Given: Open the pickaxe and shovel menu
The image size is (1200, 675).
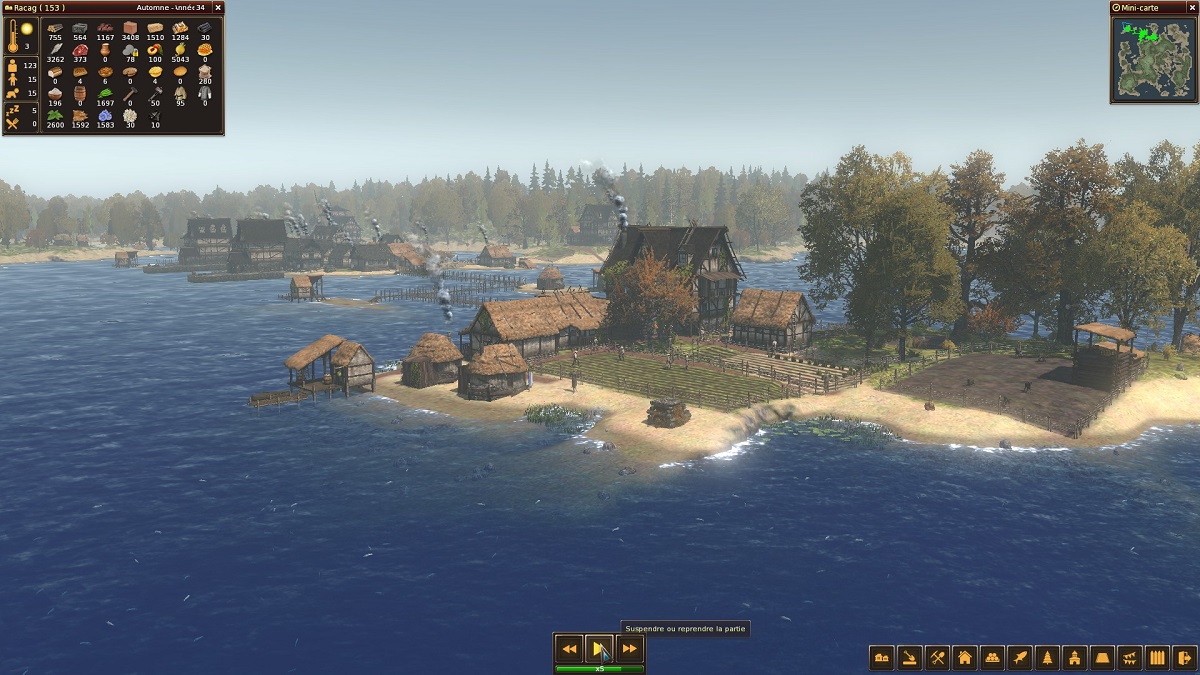Looking at the screenshot, I should click(937, 658).
